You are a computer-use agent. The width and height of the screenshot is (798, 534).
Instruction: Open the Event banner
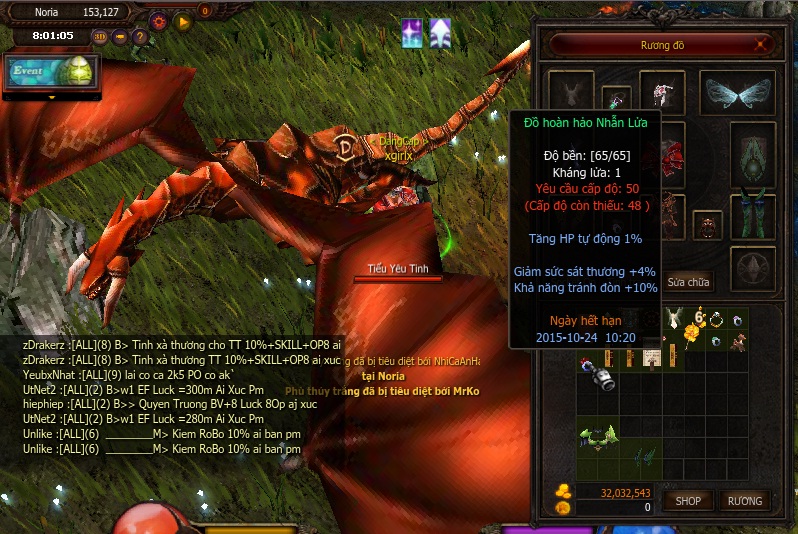[50, 71]
